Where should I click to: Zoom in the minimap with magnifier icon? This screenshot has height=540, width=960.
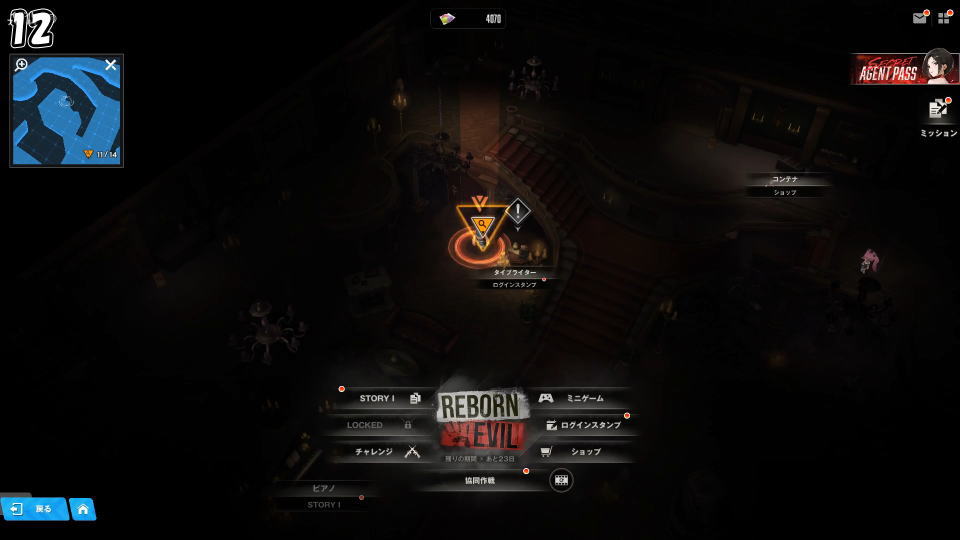point(22,65)
